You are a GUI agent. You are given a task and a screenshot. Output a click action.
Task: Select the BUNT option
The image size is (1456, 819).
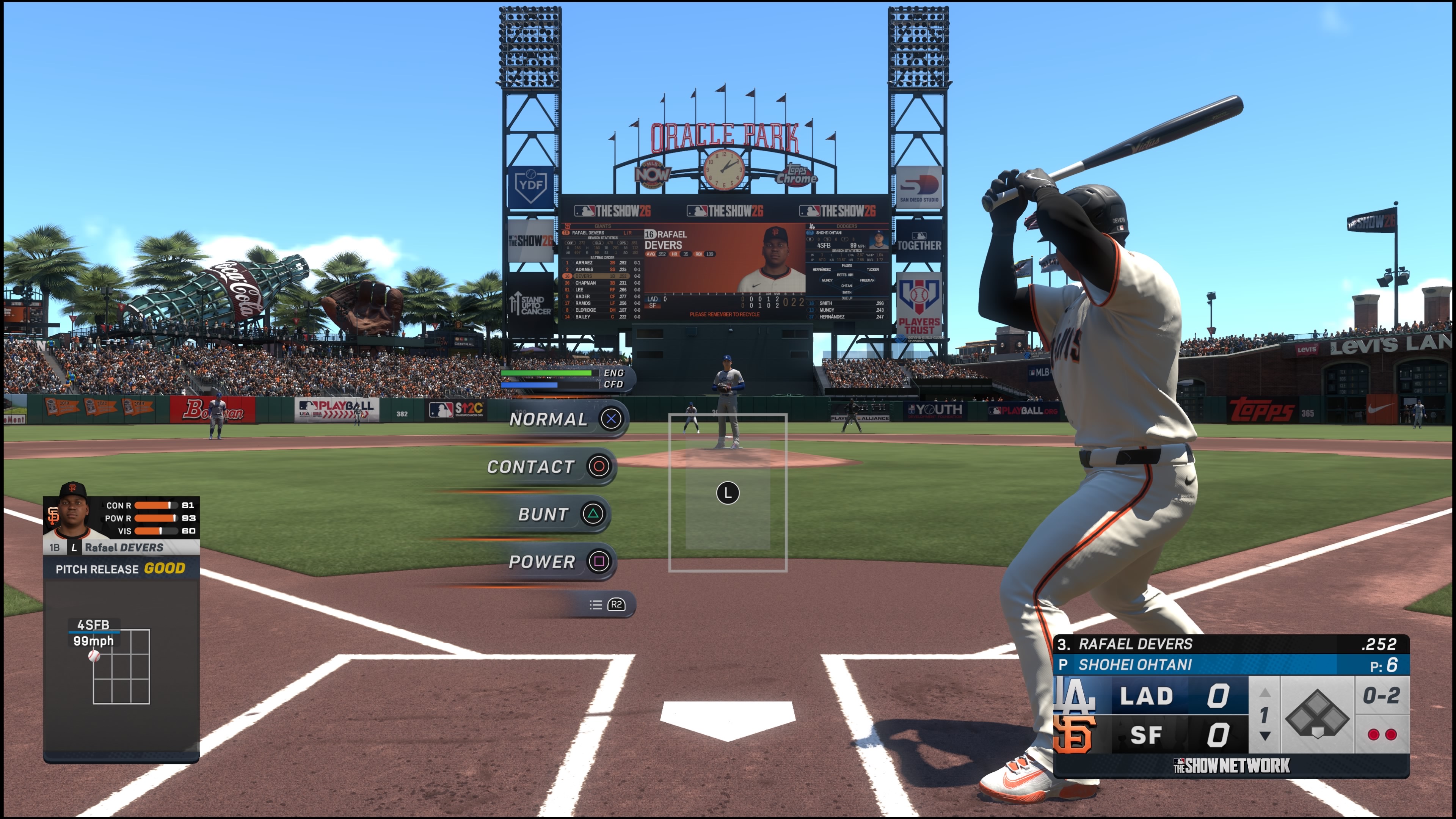[560, 515]
